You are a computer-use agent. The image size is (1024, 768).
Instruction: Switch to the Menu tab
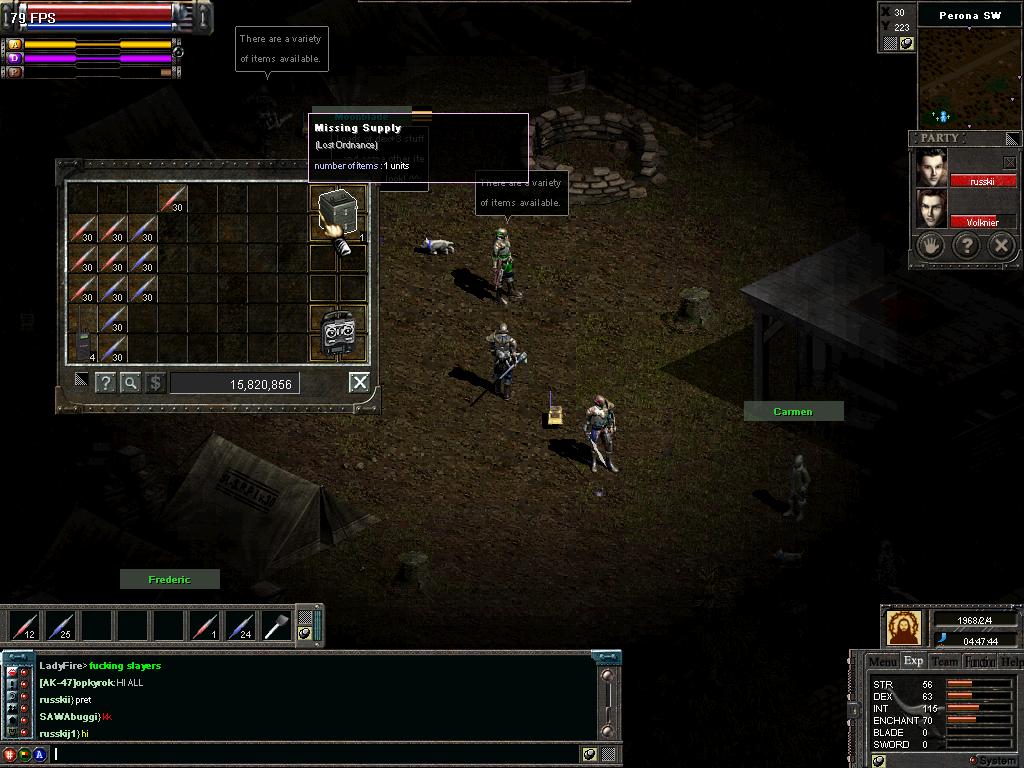coord(882,661)
